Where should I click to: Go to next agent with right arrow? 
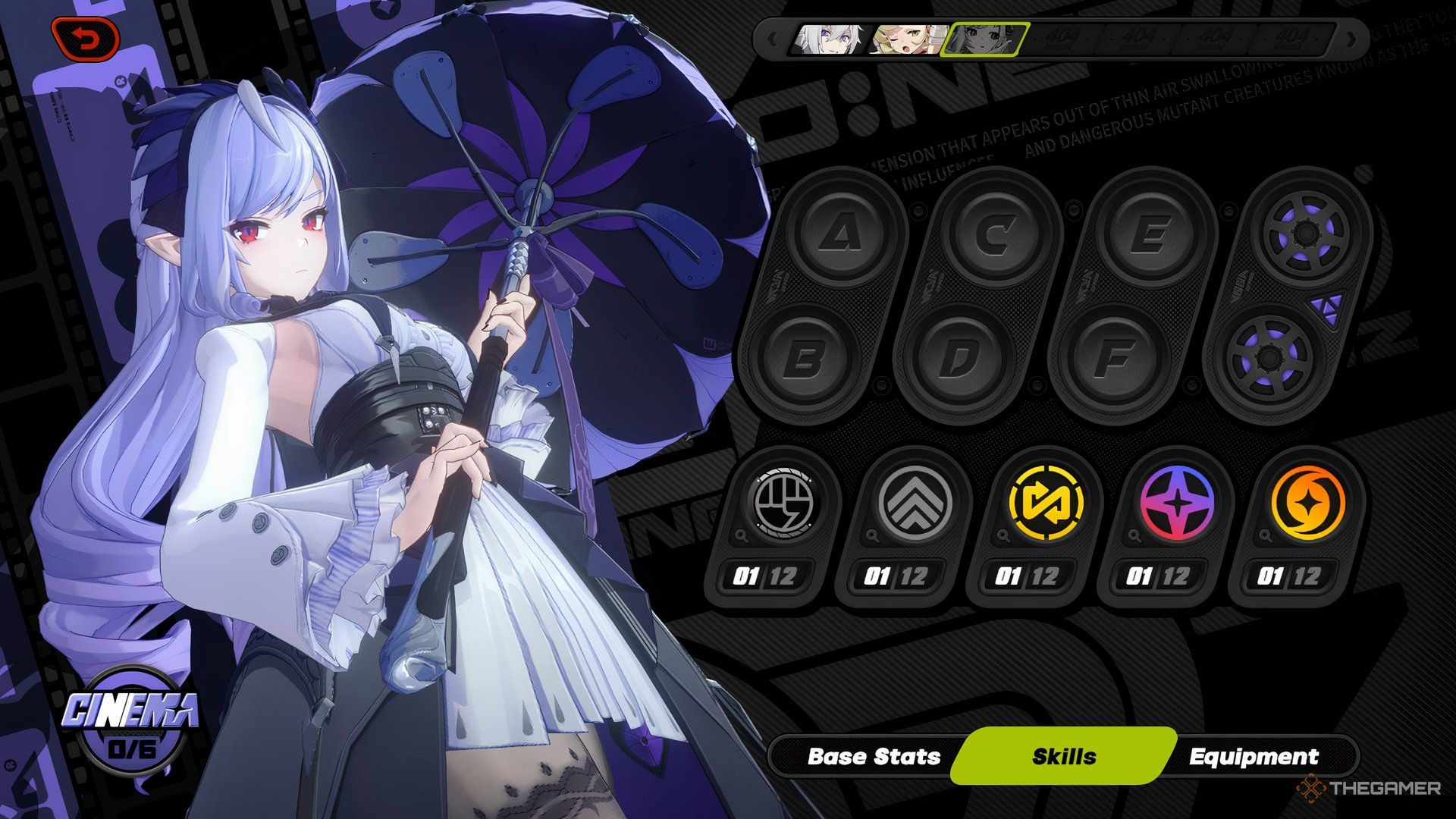click(1351, 39)
